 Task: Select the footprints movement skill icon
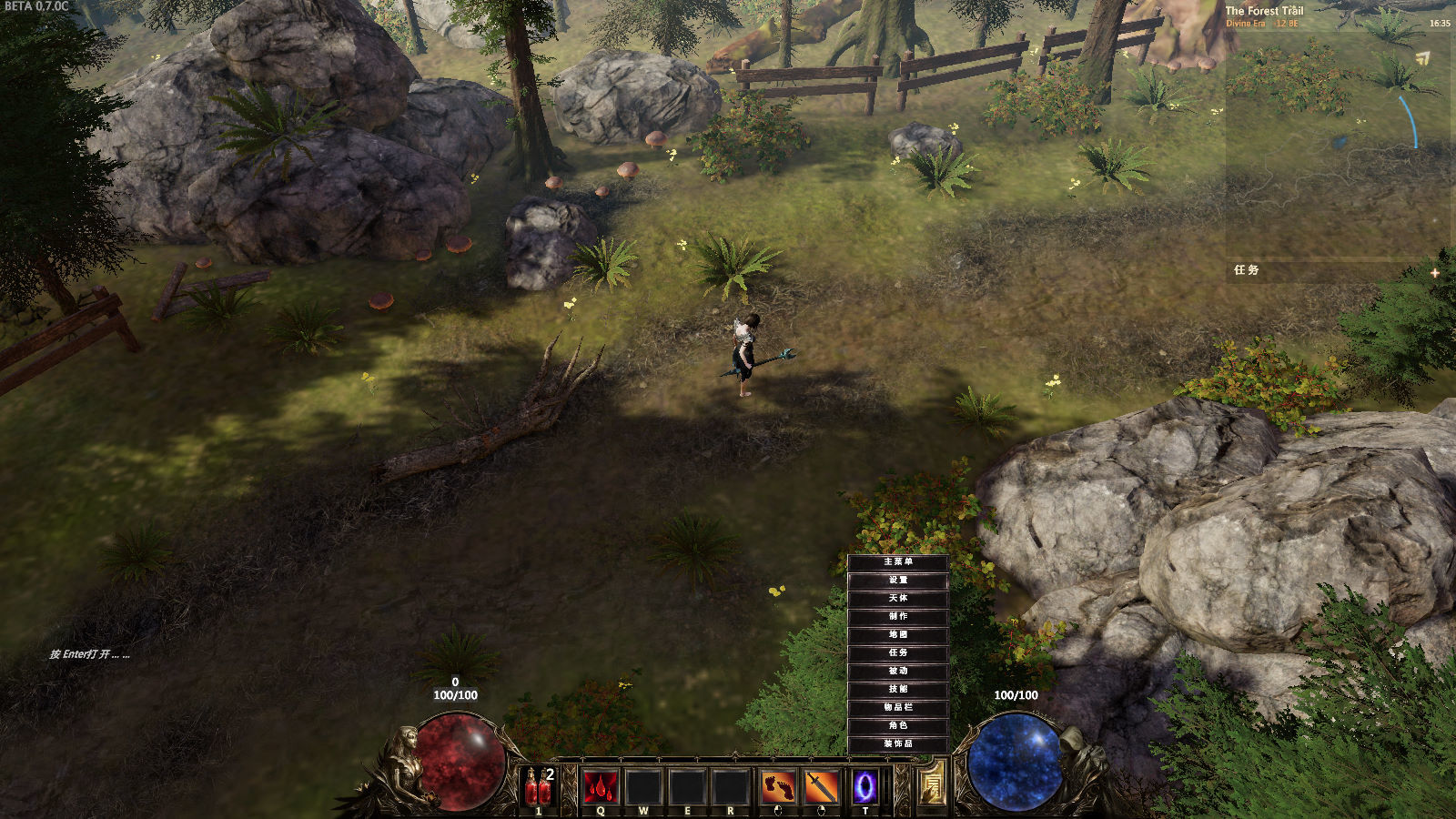[x=777, y=787]
